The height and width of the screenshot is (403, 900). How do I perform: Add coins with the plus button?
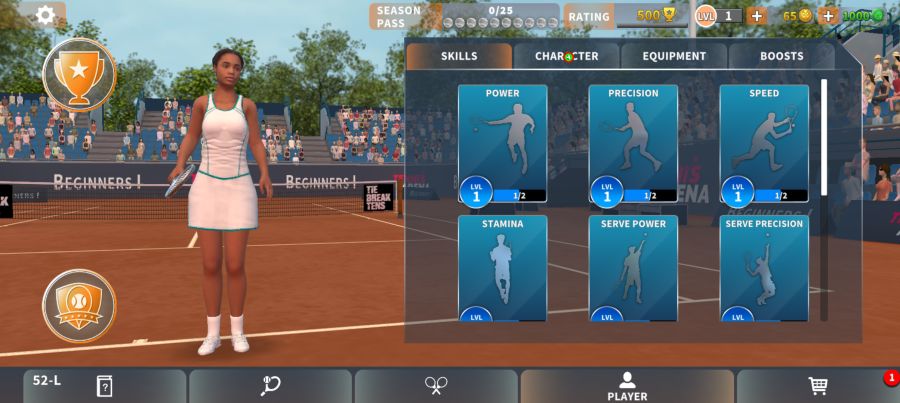[x=828, y=15]
